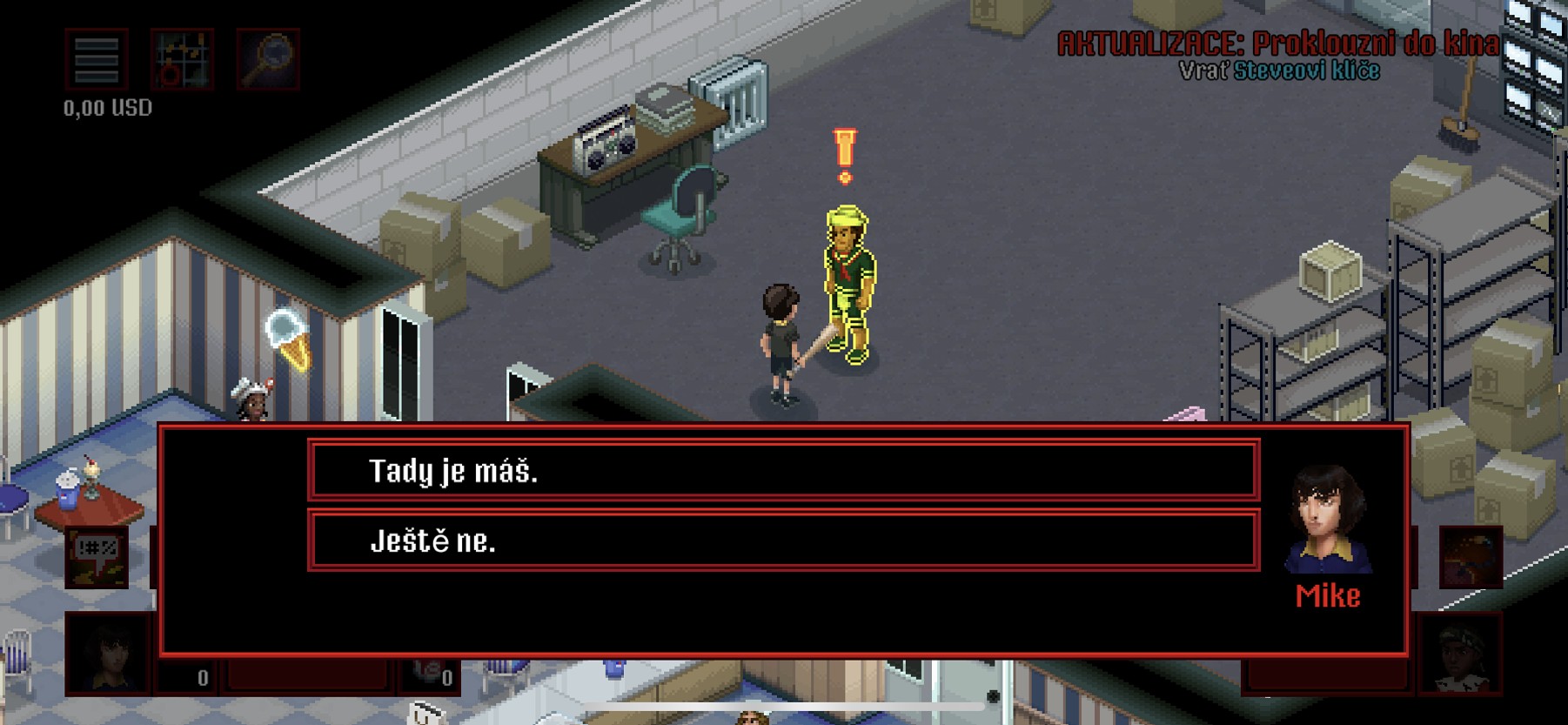Open the hamburger menu icon
1568x725 pixels.
[97, 59]
